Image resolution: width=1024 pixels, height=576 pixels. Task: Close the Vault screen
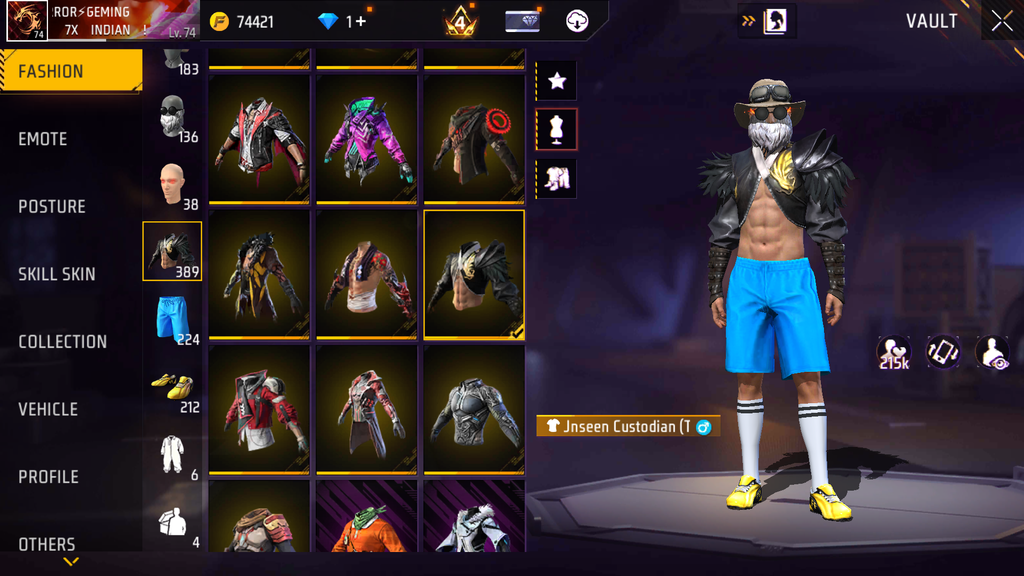click(x=1001, y=21)
